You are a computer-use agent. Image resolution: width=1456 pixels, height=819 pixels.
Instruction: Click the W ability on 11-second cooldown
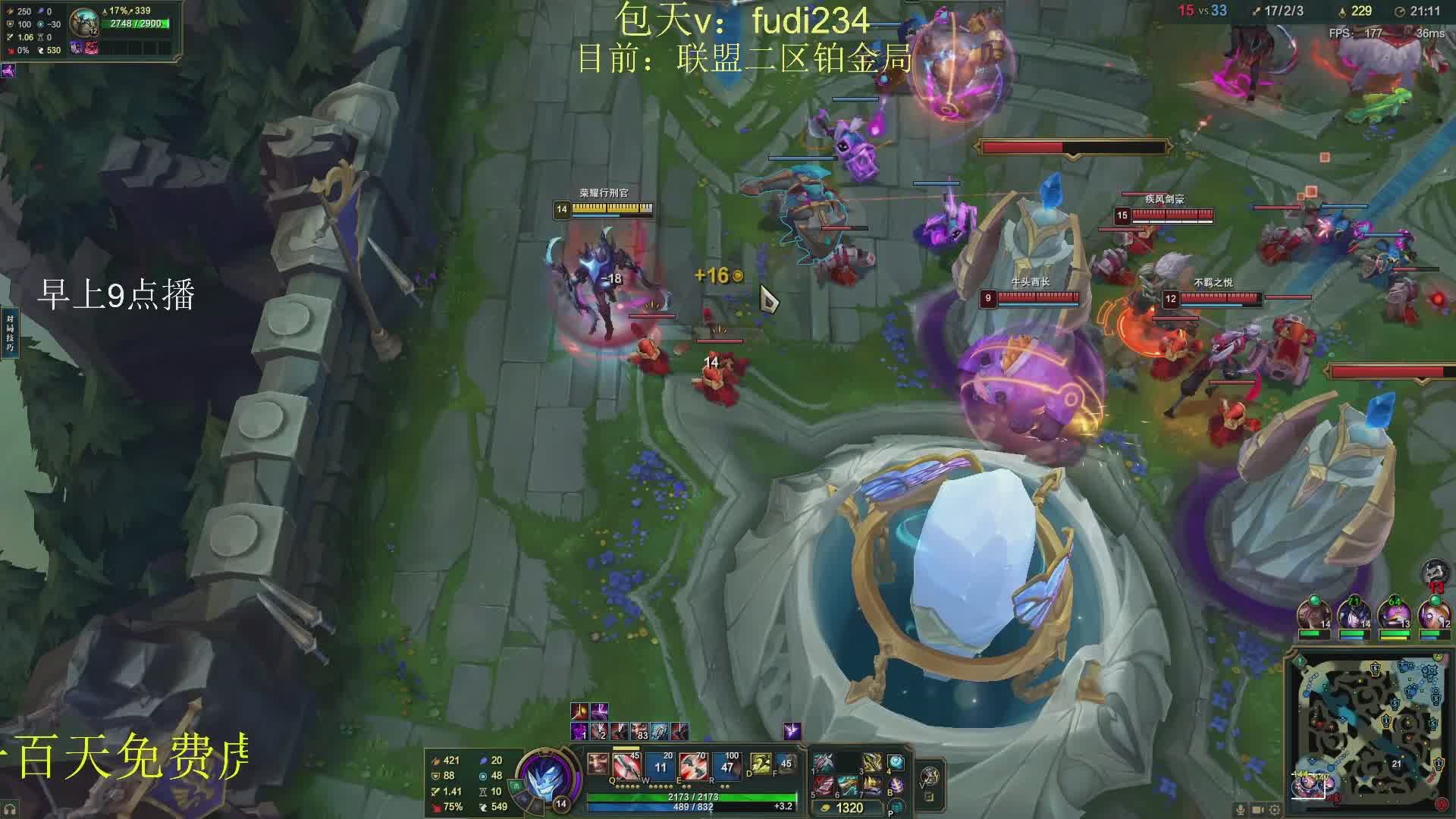coord(661,766)
